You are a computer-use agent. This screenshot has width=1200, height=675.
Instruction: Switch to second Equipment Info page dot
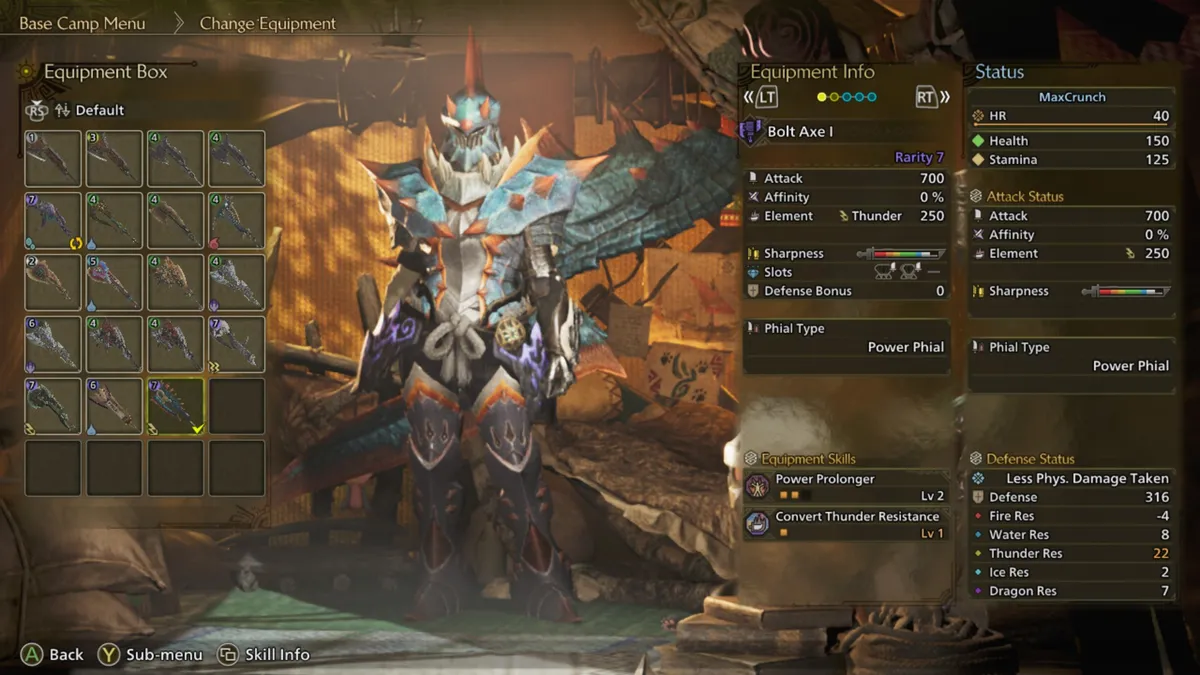tap(835, 97)
